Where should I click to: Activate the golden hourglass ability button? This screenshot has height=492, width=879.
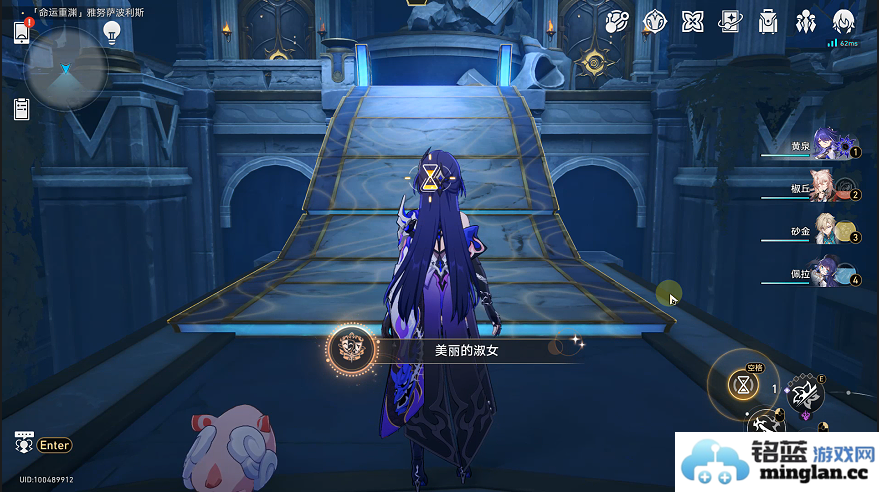click(743, 384)
